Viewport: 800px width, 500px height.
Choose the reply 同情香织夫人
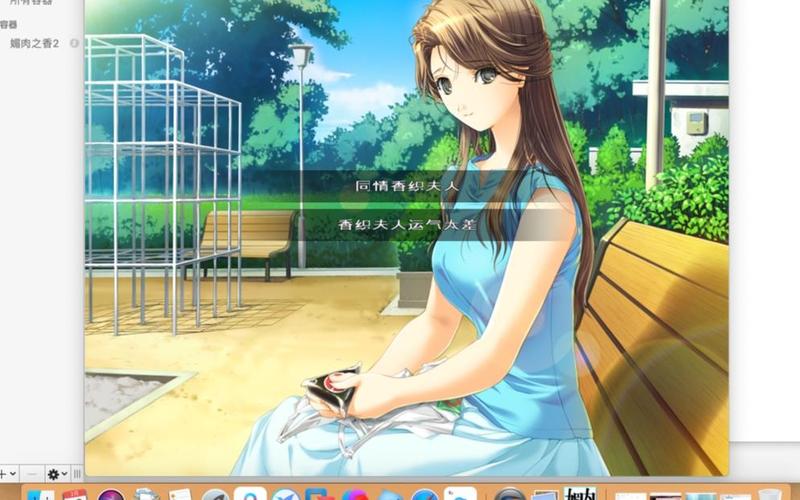click(405, 186)
